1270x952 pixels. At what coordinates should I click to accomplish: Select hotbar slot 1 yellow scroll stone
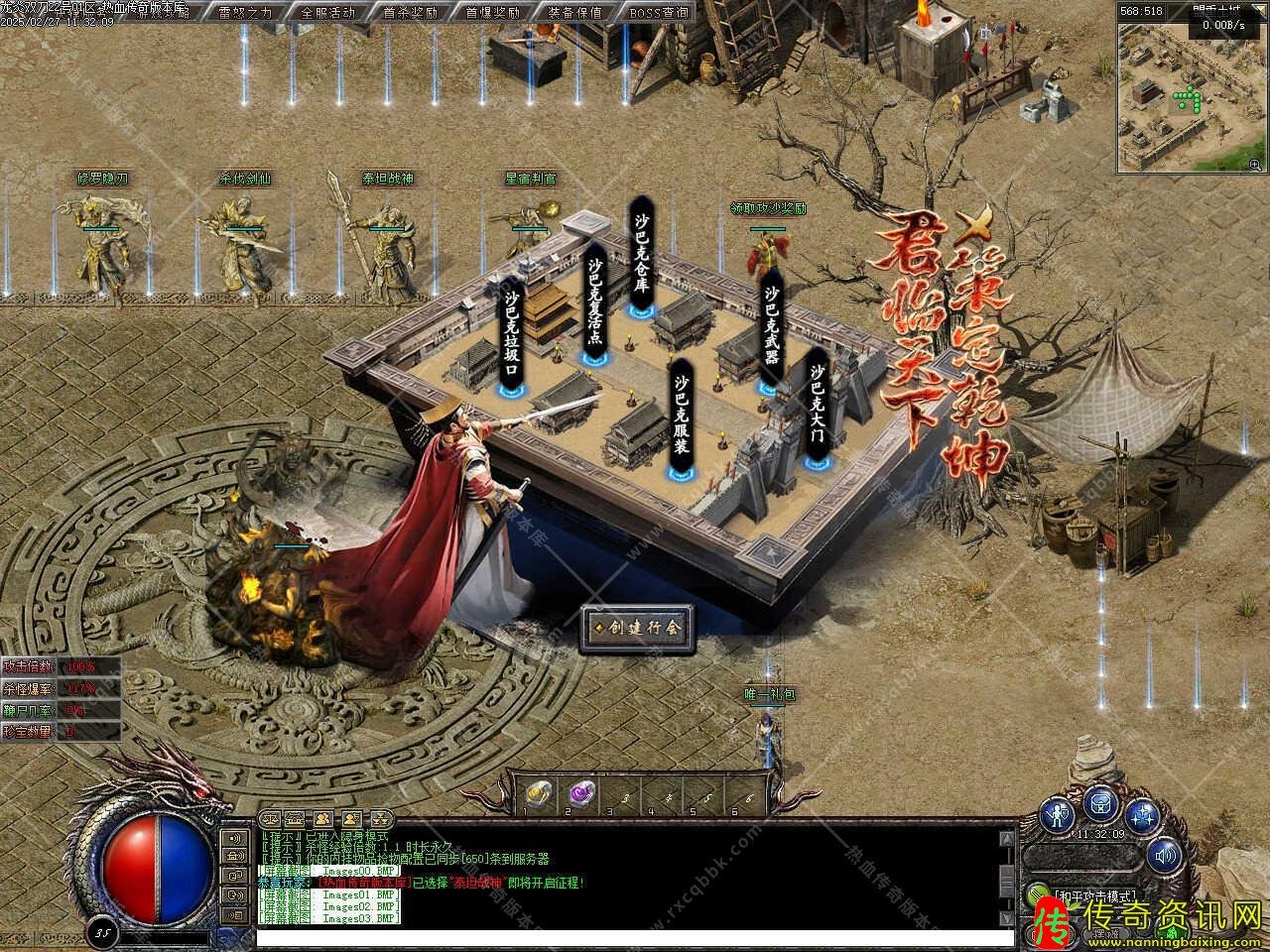tap(537, 793)
